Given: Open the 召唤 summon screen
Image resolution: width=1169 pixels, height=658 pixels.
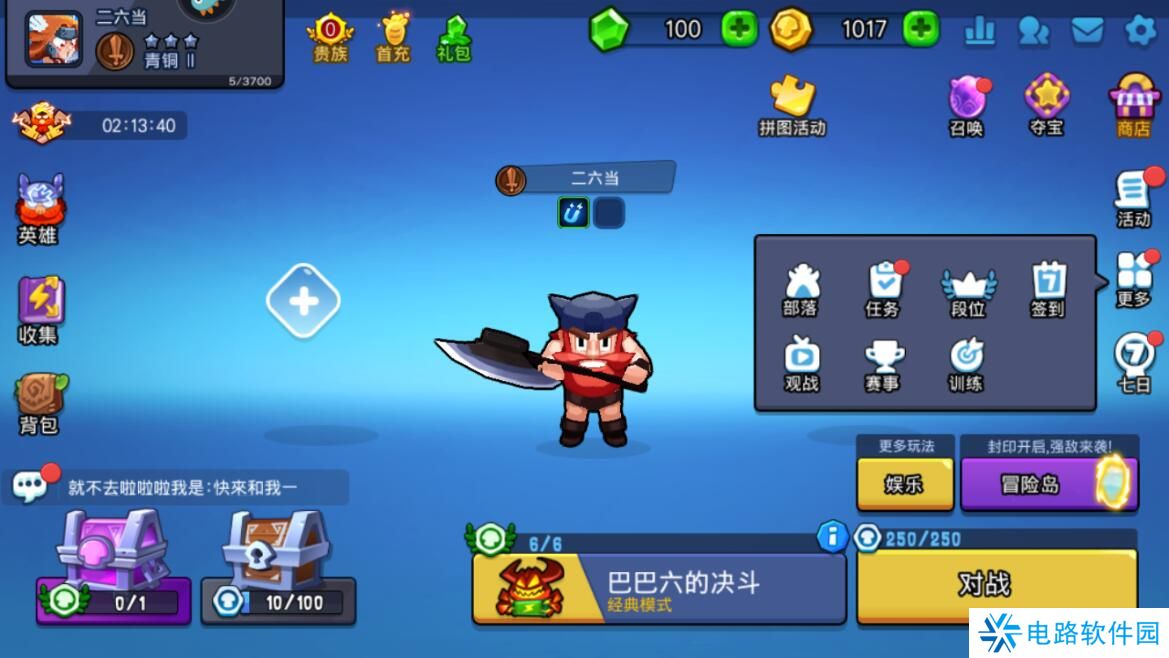Looking at the screenshot, I should (x=967, y=104).
